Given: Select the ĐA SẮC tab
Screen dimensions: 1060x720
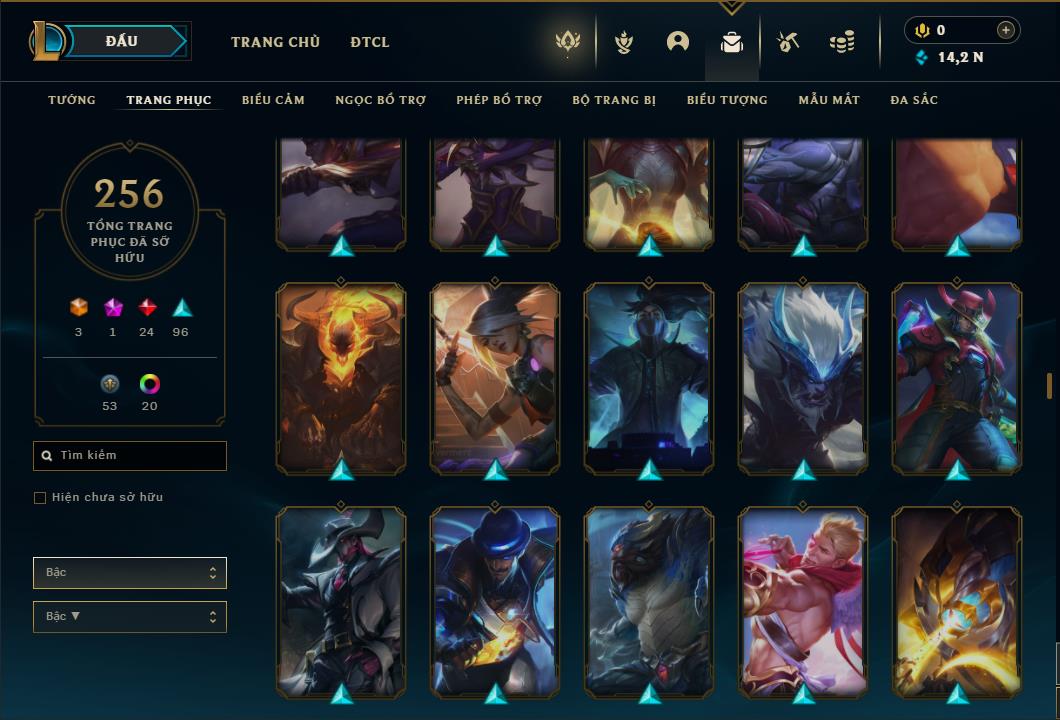Looking at the screenshot, I should (914, 100).
